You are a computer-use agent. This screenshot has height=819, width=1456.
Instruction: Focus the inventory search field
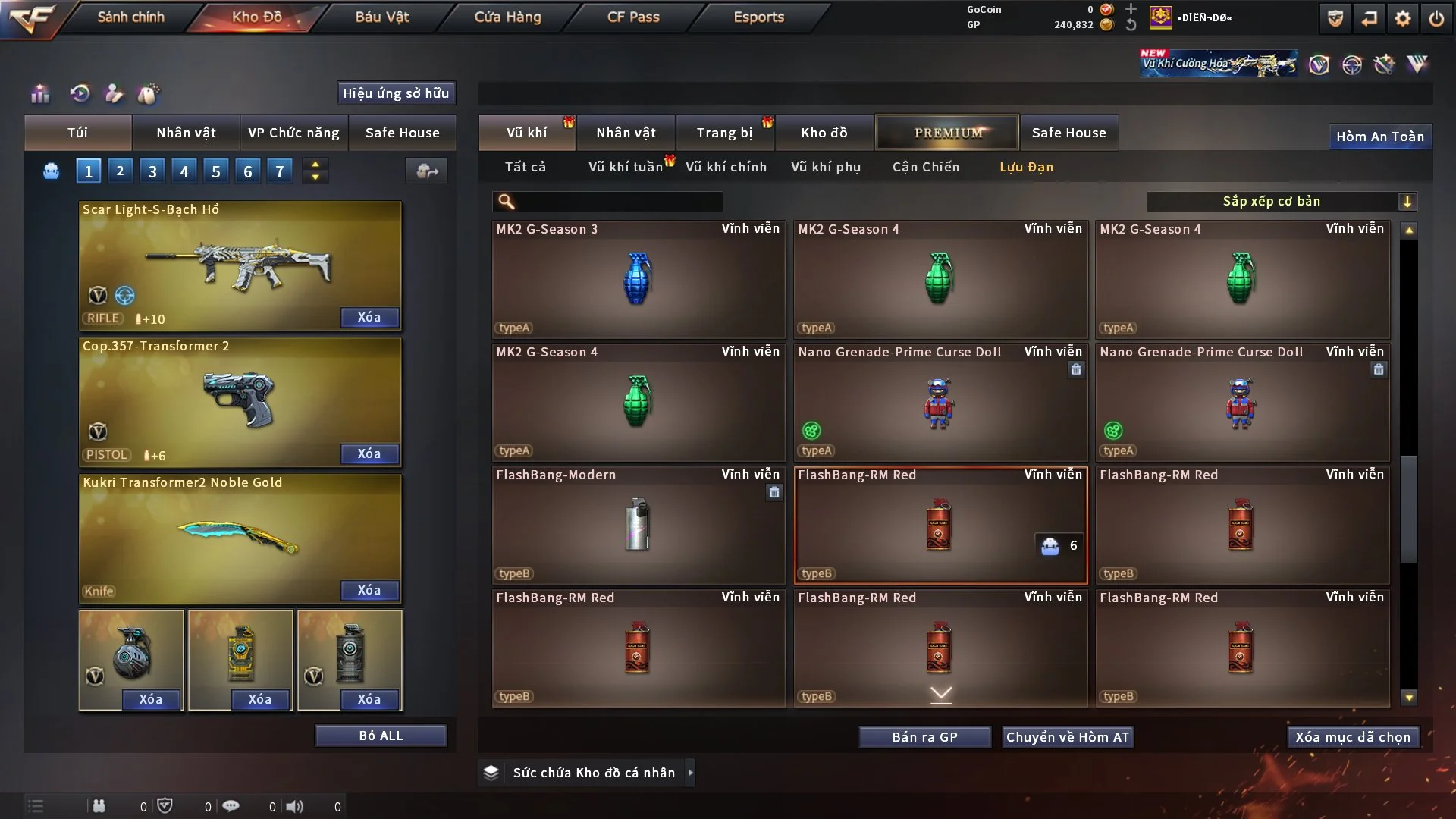click(x=618, y=201)
